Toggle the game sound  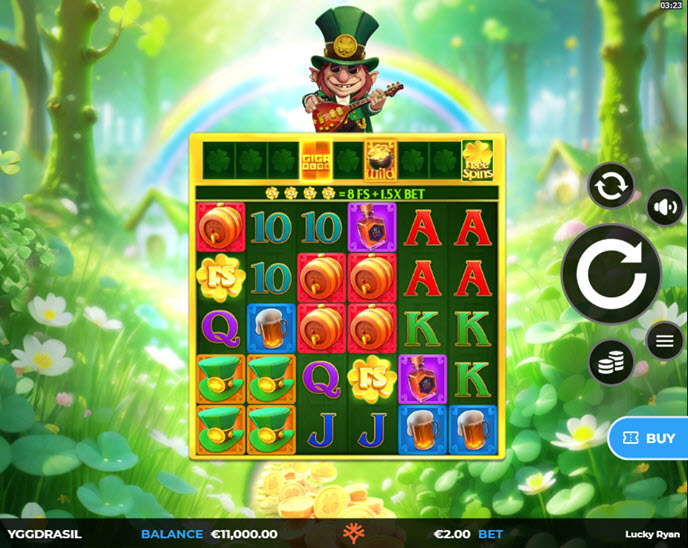click(665, 208)
